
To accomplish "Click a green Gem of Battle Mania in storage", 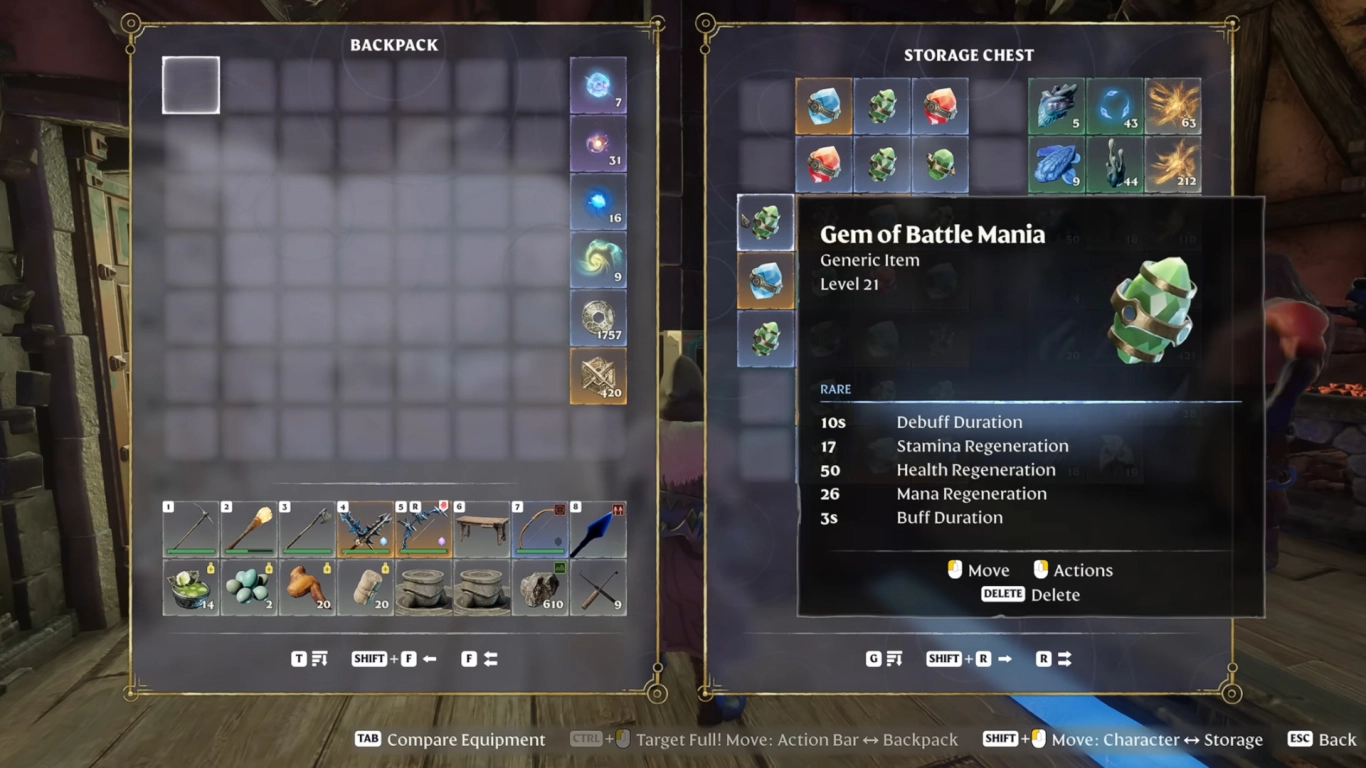I will [883, 106].
